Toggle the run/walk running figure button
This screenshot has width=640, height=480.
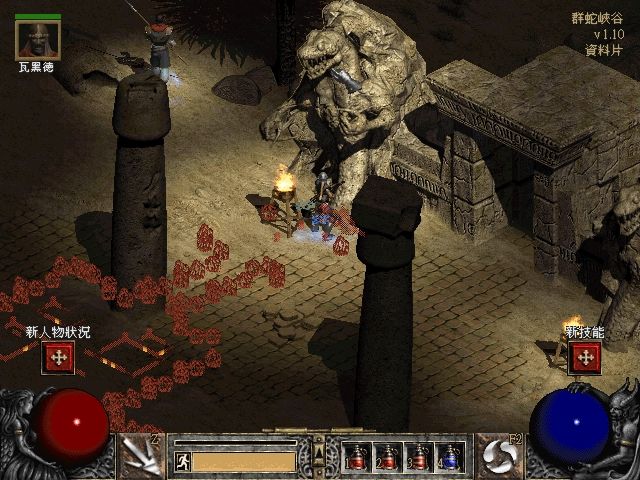click(x=182, y=461)
